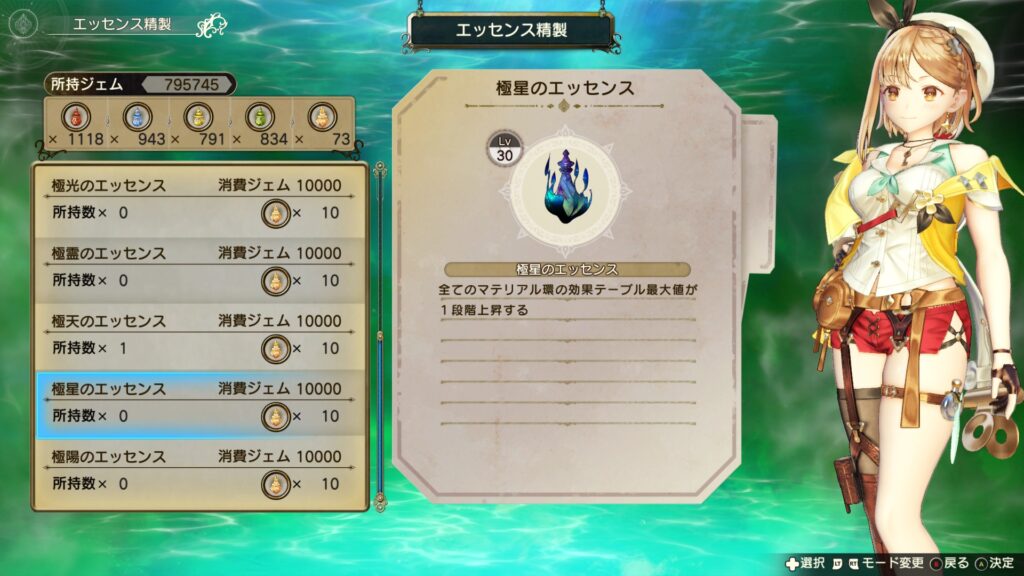Select the highlighted 極星のエッセンス entry
This screenshot has height=576, width=1024.
(x=200, y=403)
